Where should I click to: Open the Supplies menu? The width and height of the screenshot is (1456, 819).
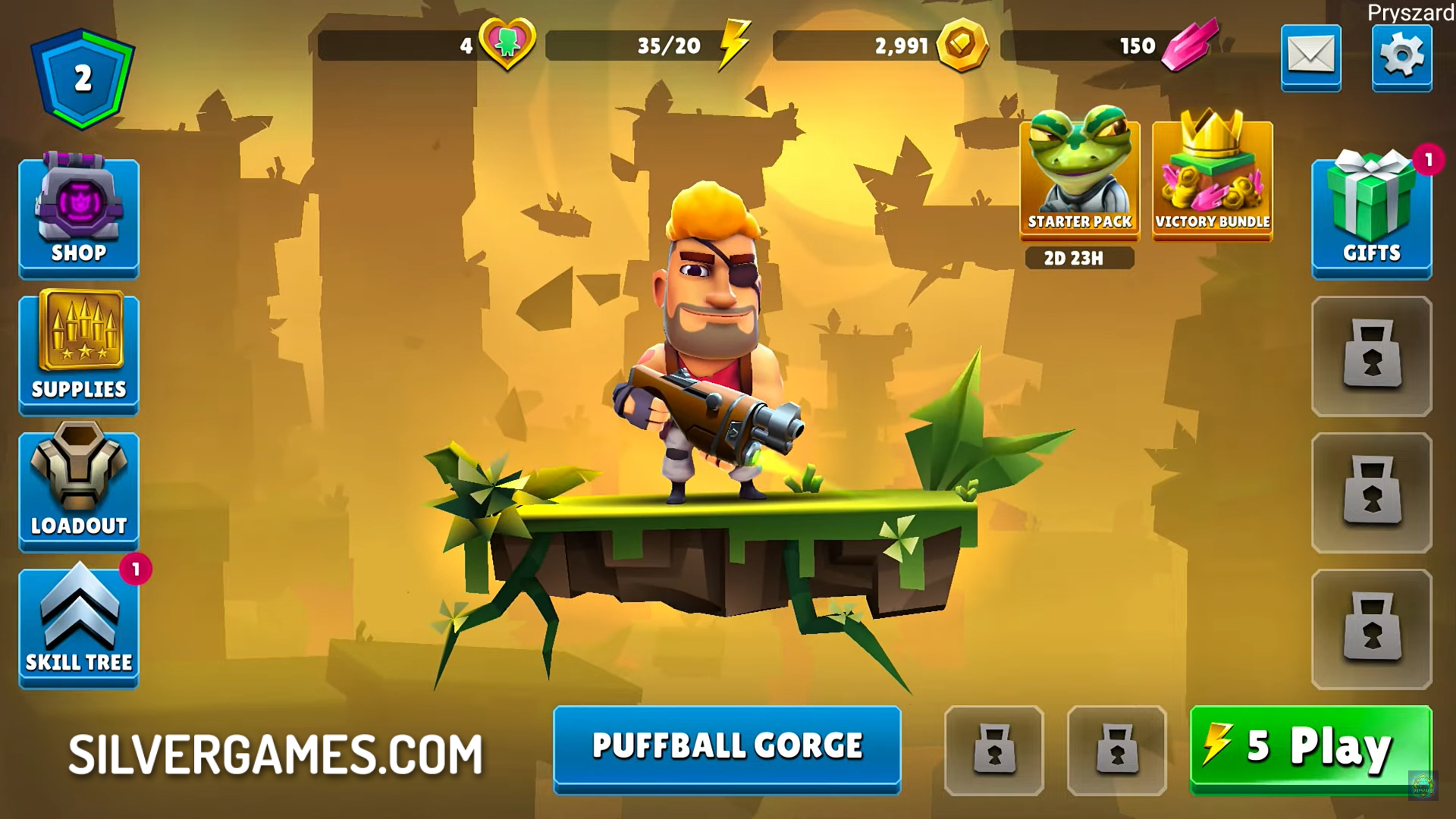click(79, 353)
